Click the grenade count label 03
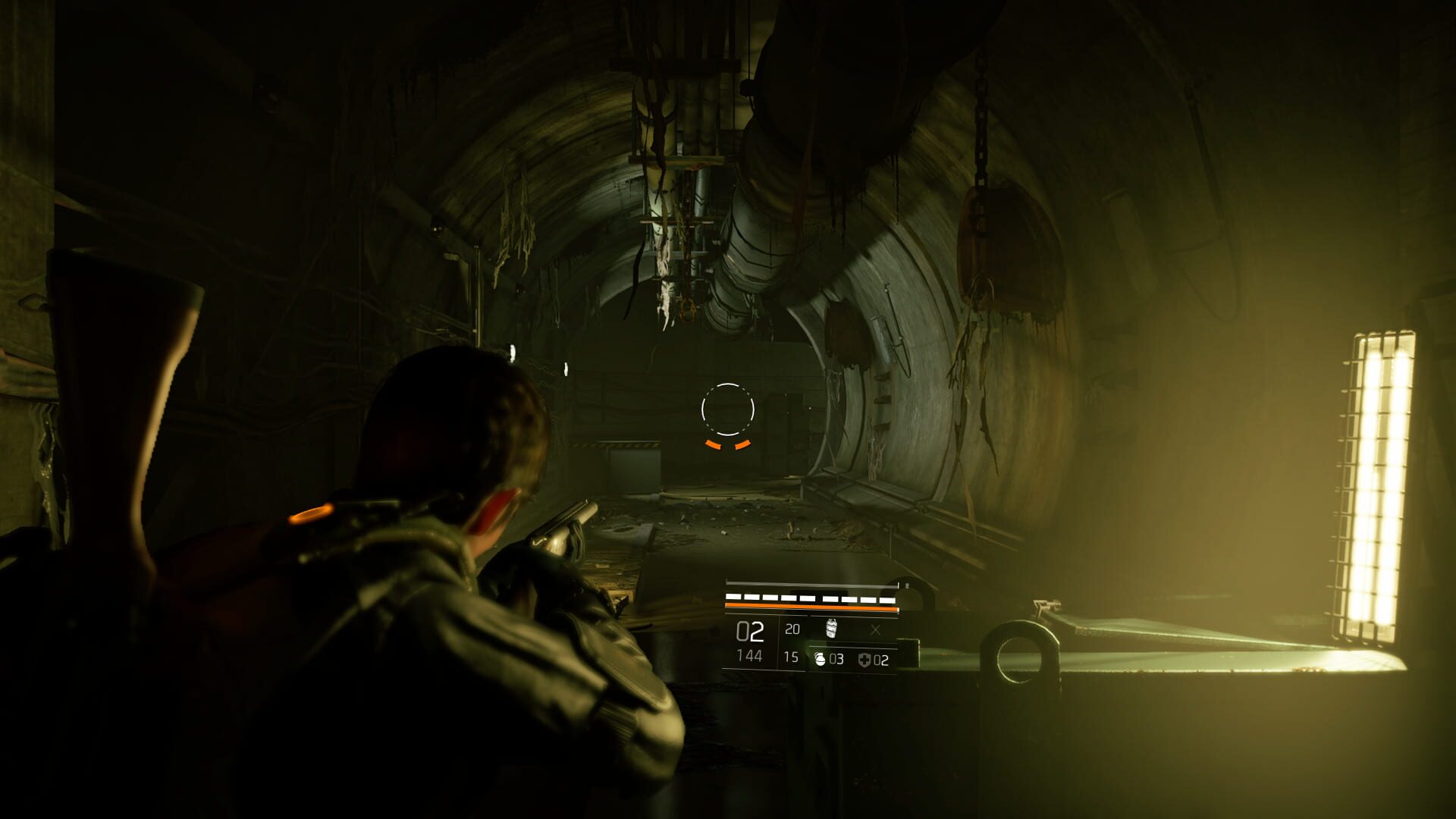Image resolution: width=1456 pixels, height=819 pixels. [x=837, y=660]
